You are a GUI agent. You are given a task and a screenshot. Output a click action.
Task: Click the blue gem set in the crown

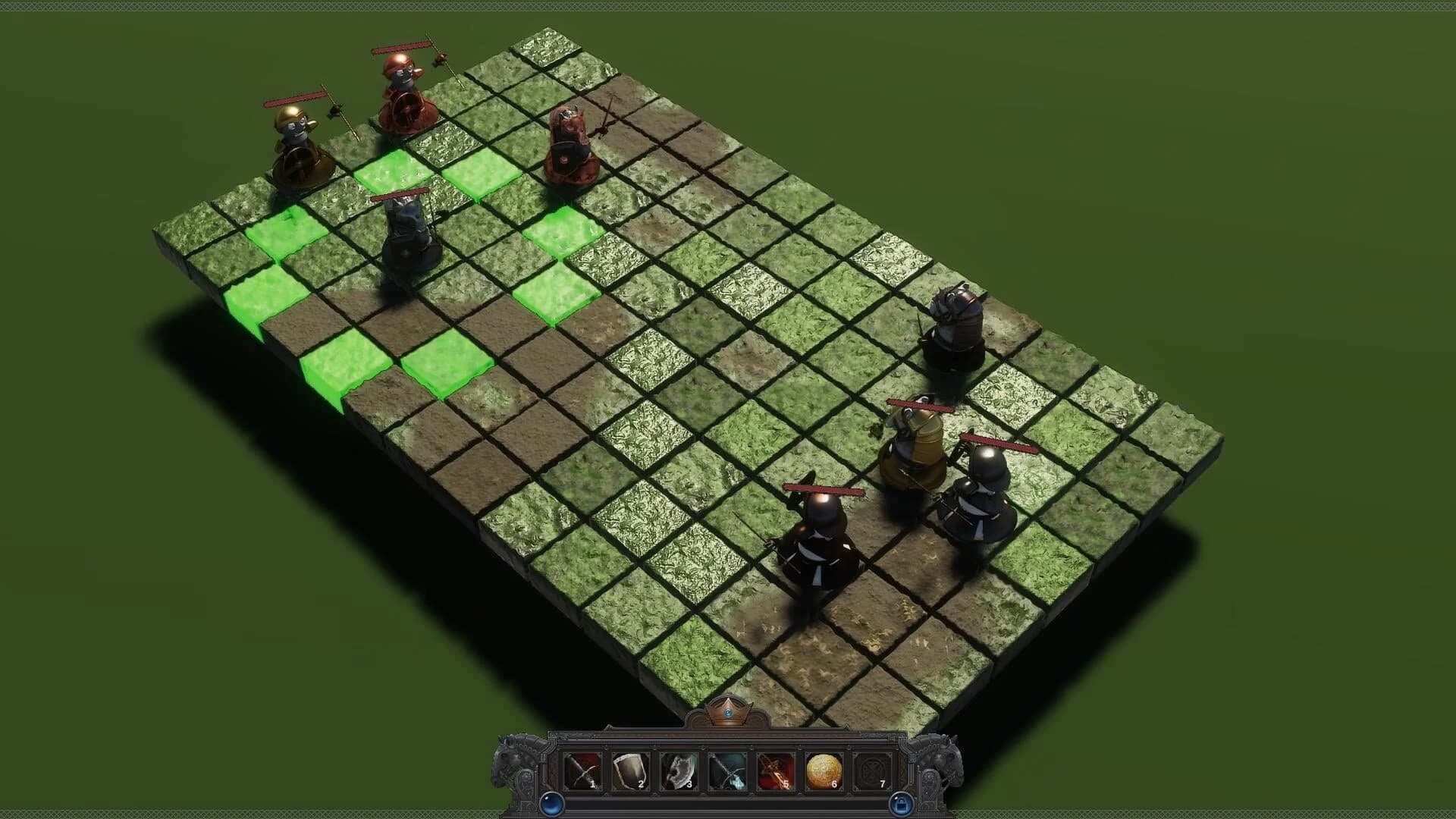tap(726, 711)
